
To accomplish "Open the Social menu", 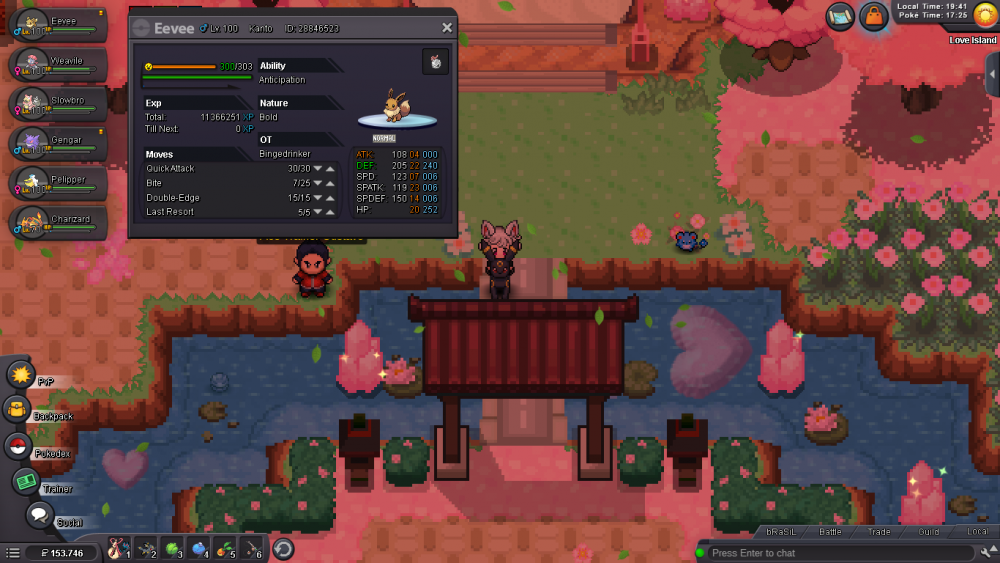I will 39,515.
